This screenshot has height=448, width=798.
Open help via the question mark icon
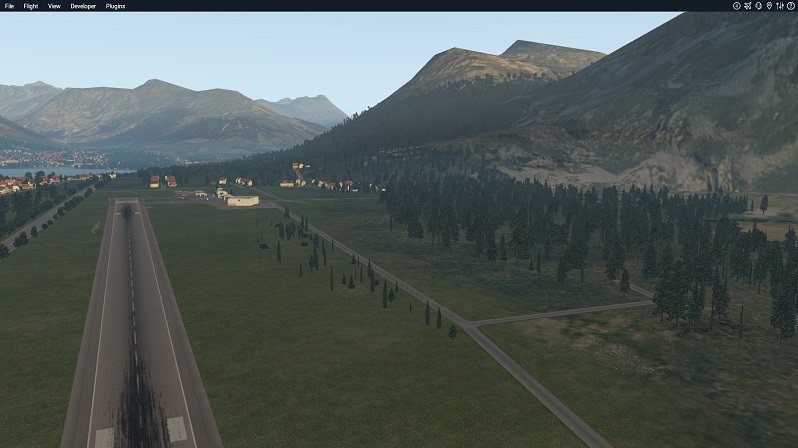[790, 6]
